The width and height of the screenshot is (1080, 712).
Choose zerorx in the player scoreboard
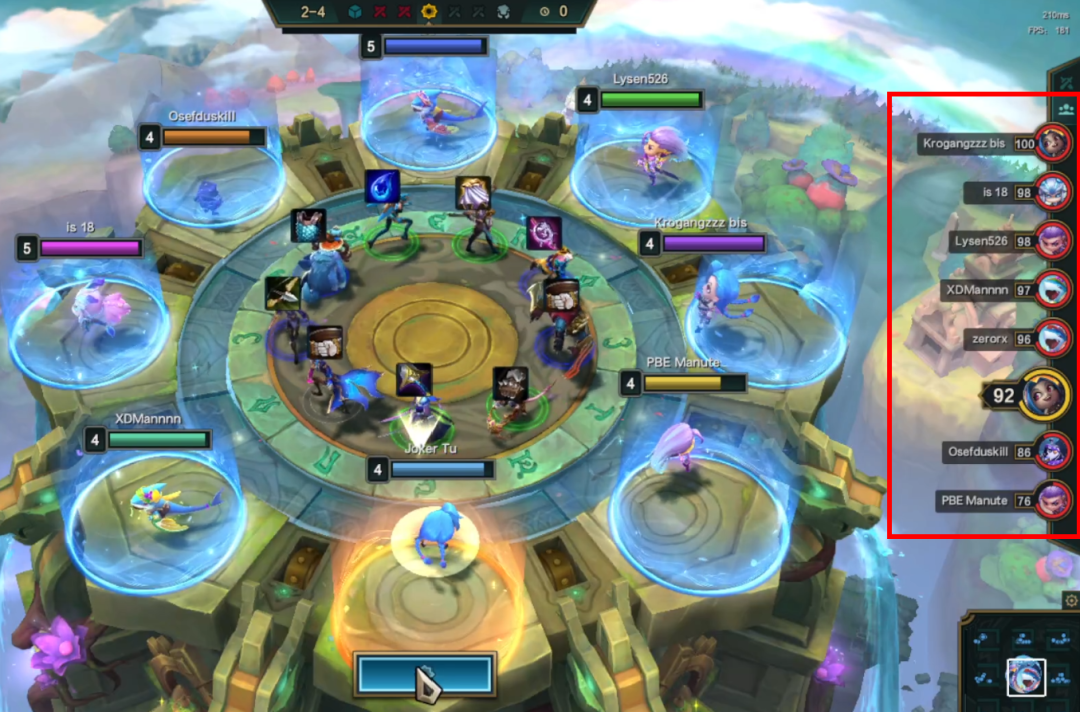(1052, 338)
